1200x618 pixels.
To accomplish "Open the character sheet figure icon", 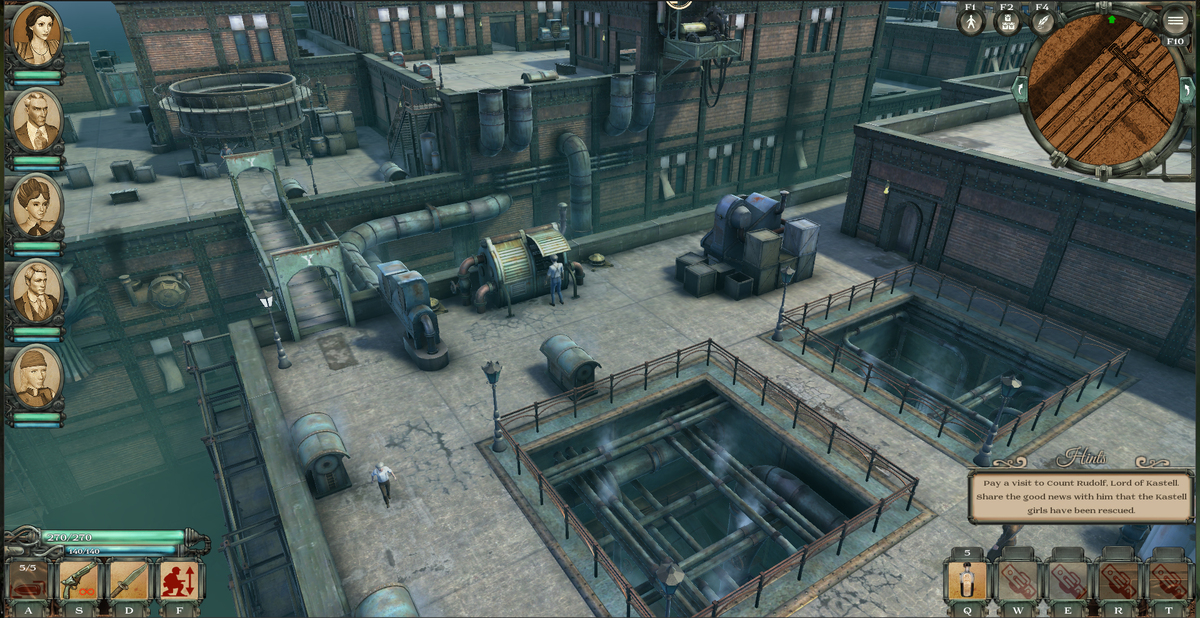I will [971, 22].
